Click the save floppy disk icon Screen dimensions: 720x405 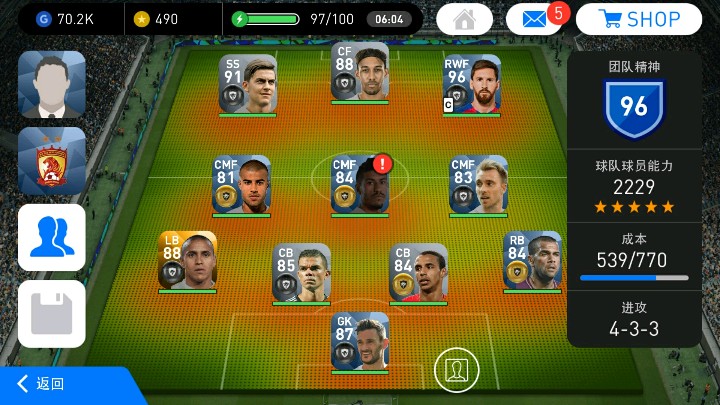coord(52,313)
